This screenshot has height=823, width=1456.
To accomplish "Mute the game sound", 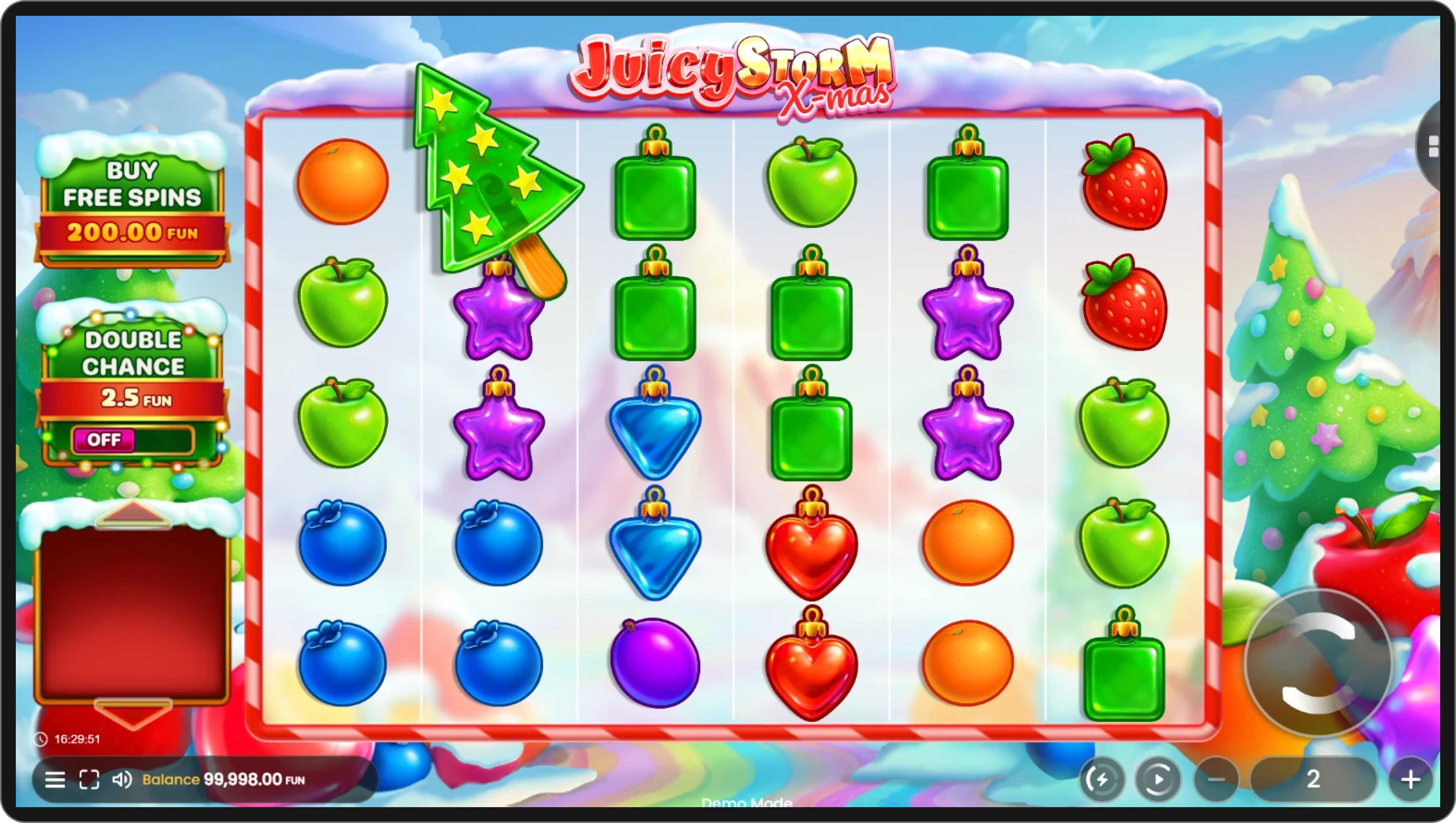I will click(x=121, y=780).
